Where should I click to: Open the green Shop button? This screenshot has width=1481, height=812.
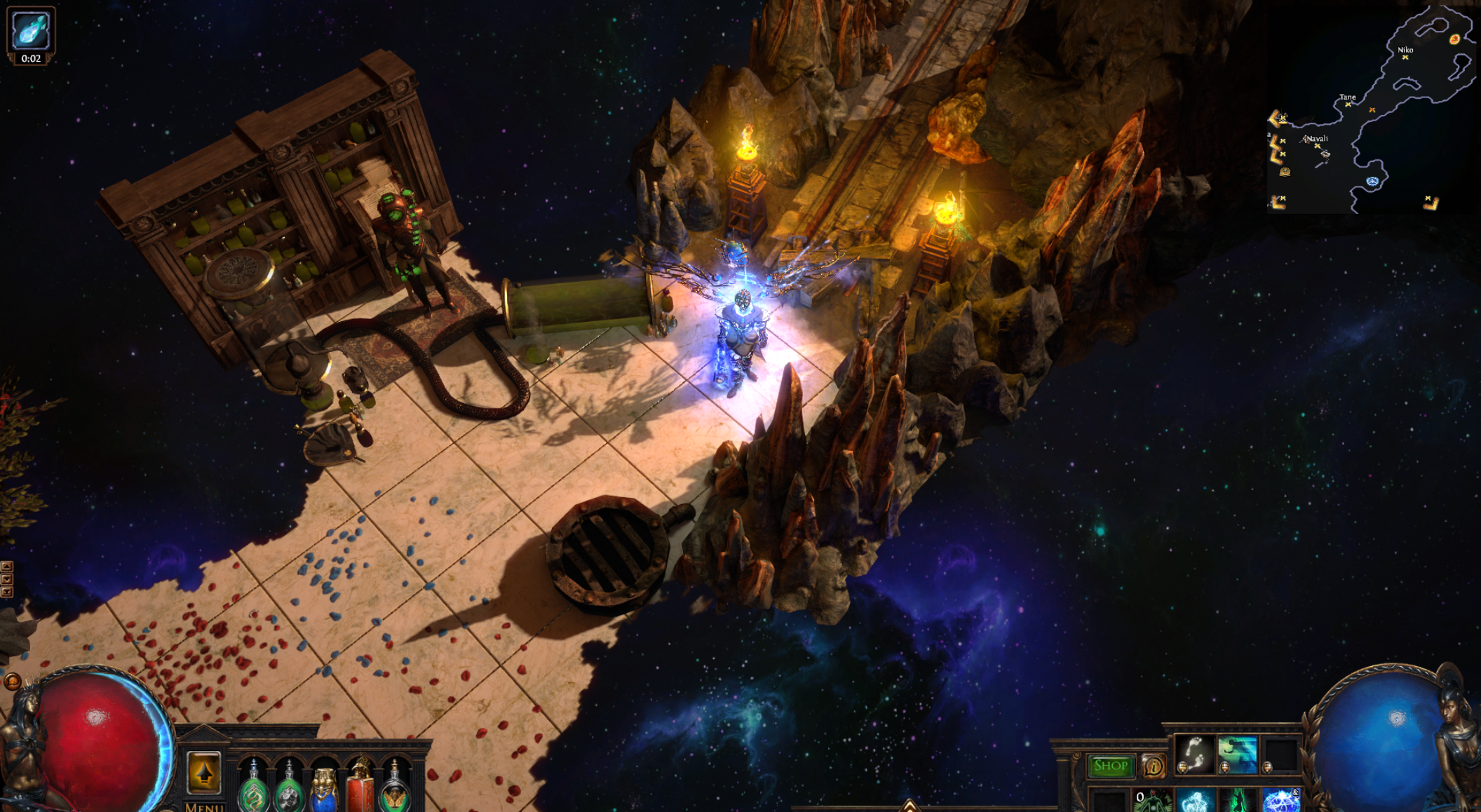(x=1111, y=766)
